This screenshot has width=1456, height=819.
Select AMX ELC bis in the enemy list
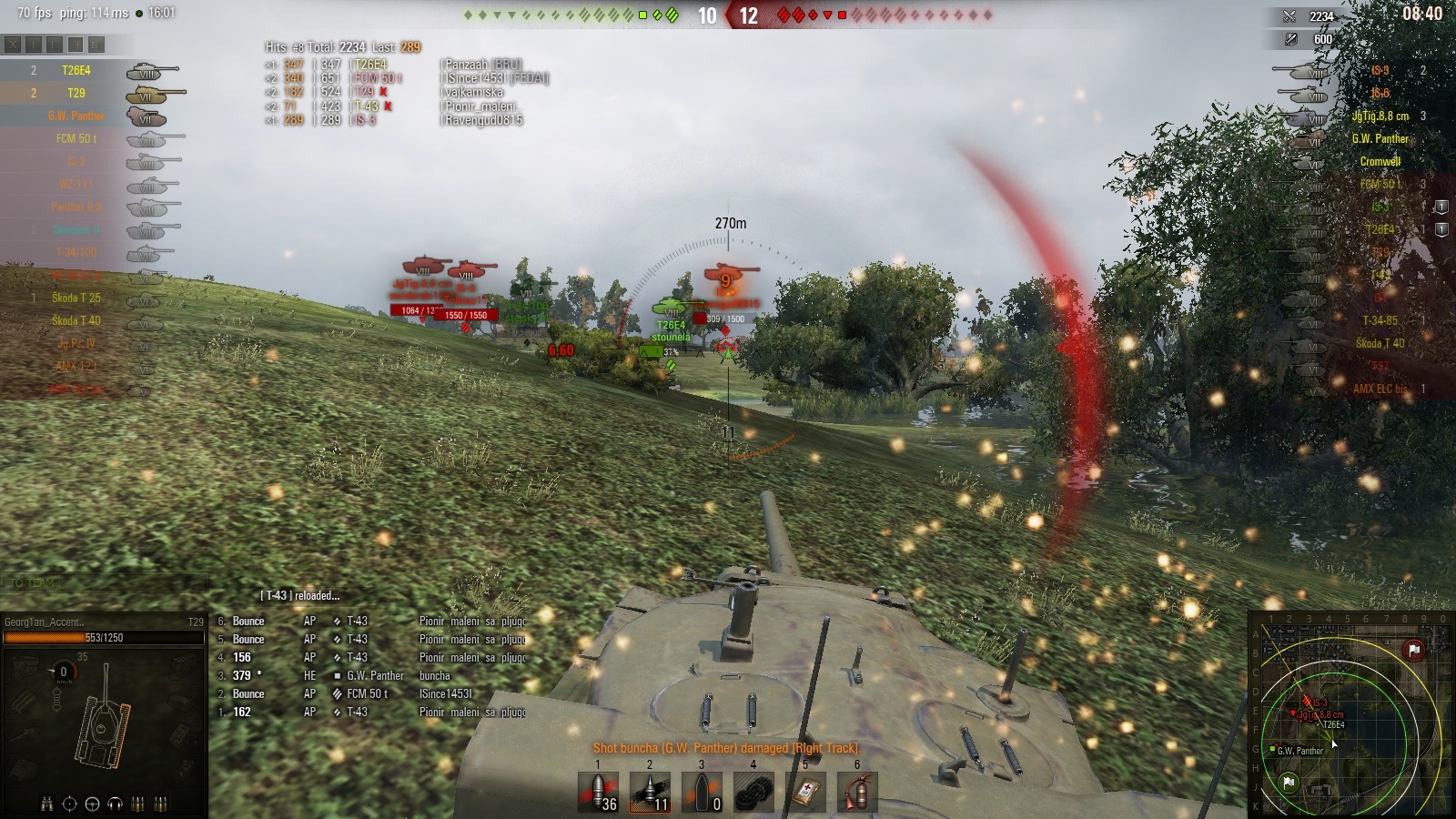pos(1380,389)
